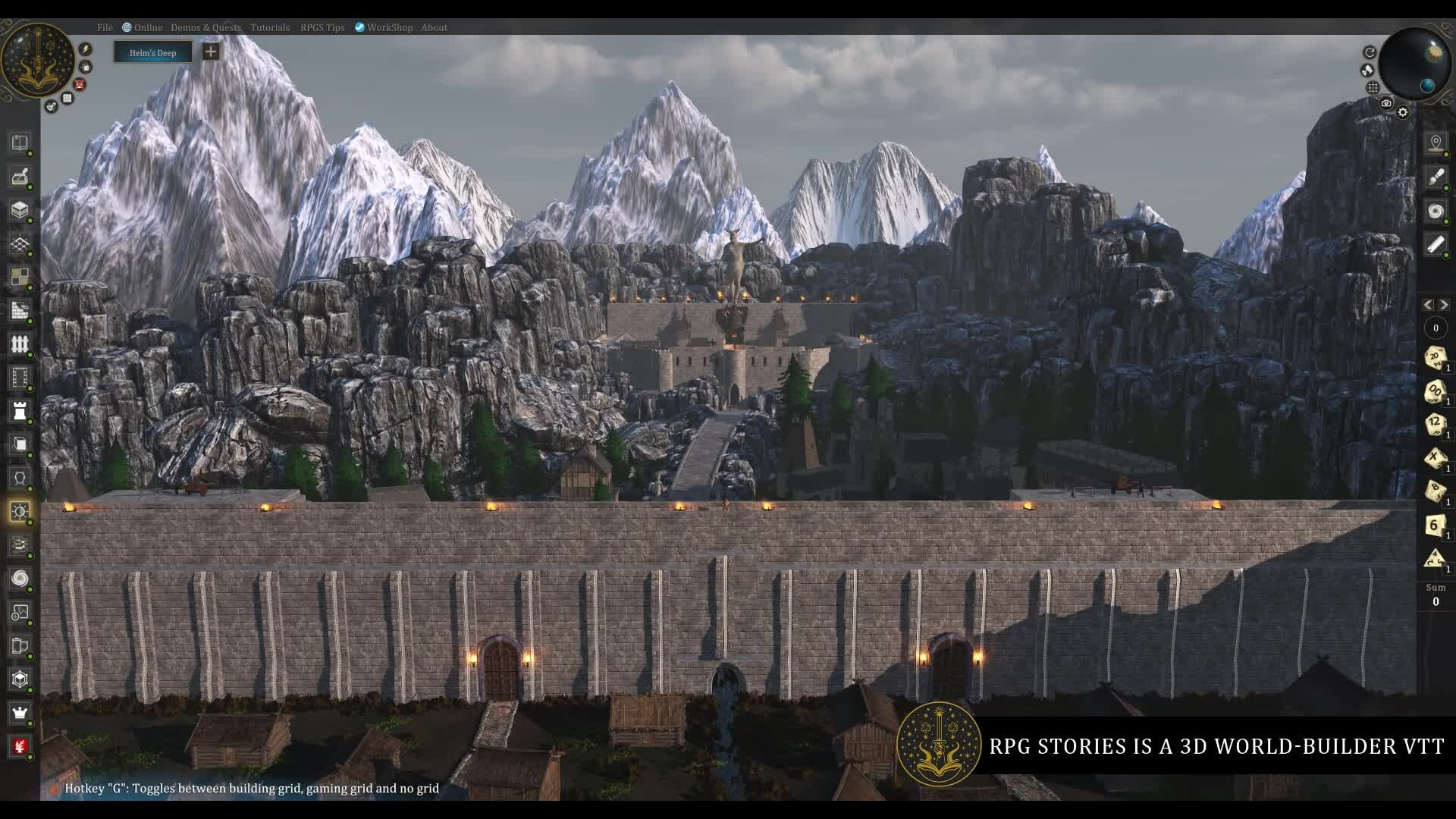Open the File menu
Screen dimensions: 1456x819
pos(105,27)
